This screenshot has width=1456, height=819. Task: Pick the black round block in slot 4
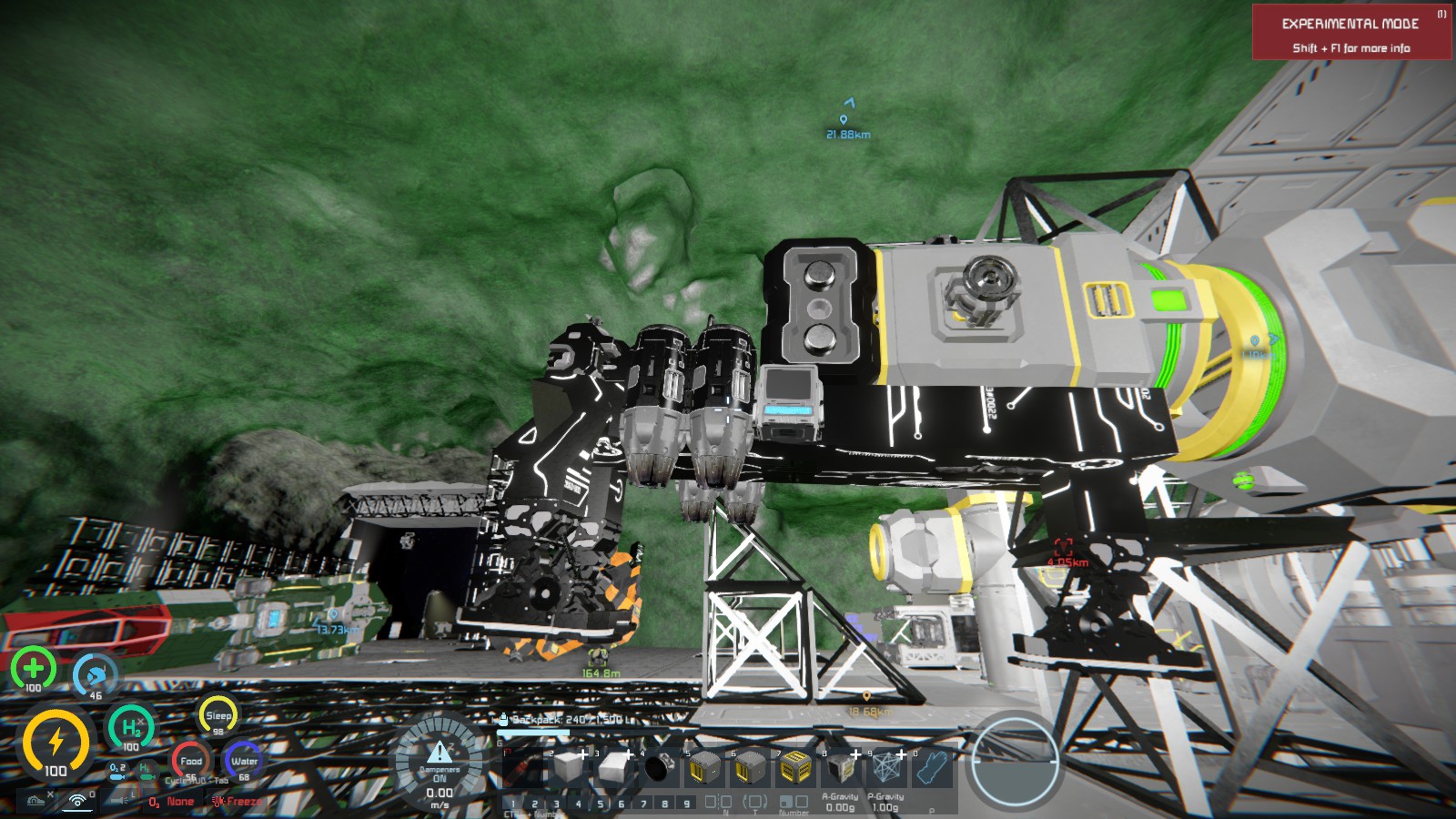[x=658, y=769]
